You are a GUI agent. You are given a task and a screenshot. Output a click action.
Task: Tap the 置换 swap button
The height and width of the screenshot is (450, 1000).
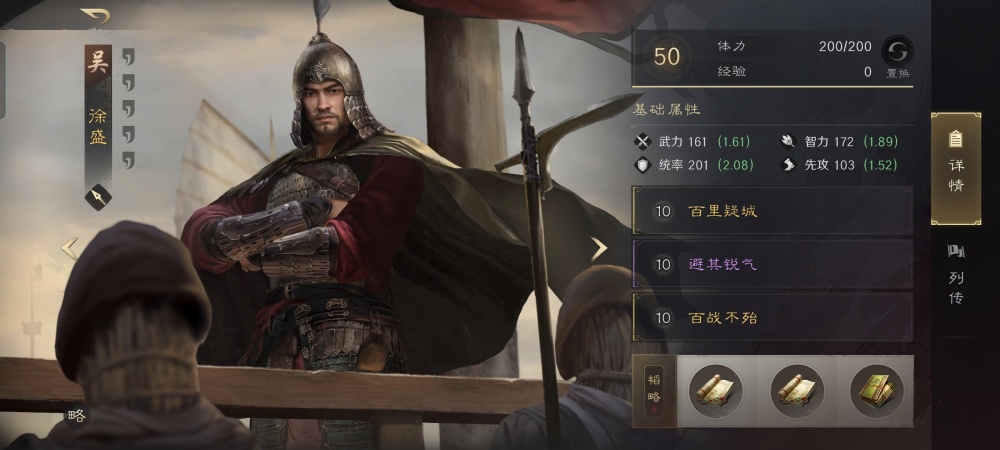[897, 55]
